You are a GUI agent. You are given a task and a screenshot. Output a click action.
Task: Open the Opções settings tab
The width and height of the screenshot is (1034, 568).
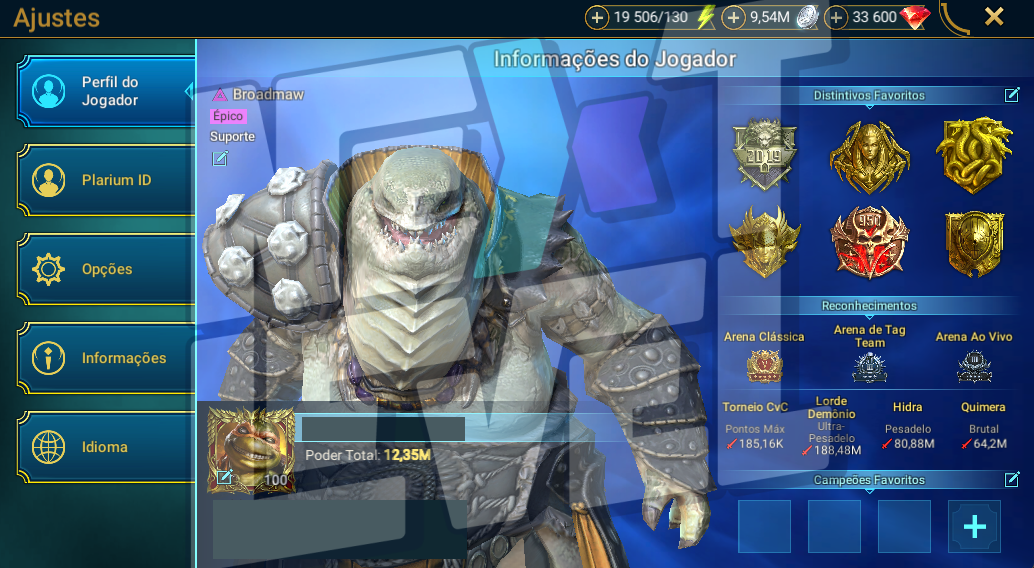pyautogui.click(x=106, y=270)
